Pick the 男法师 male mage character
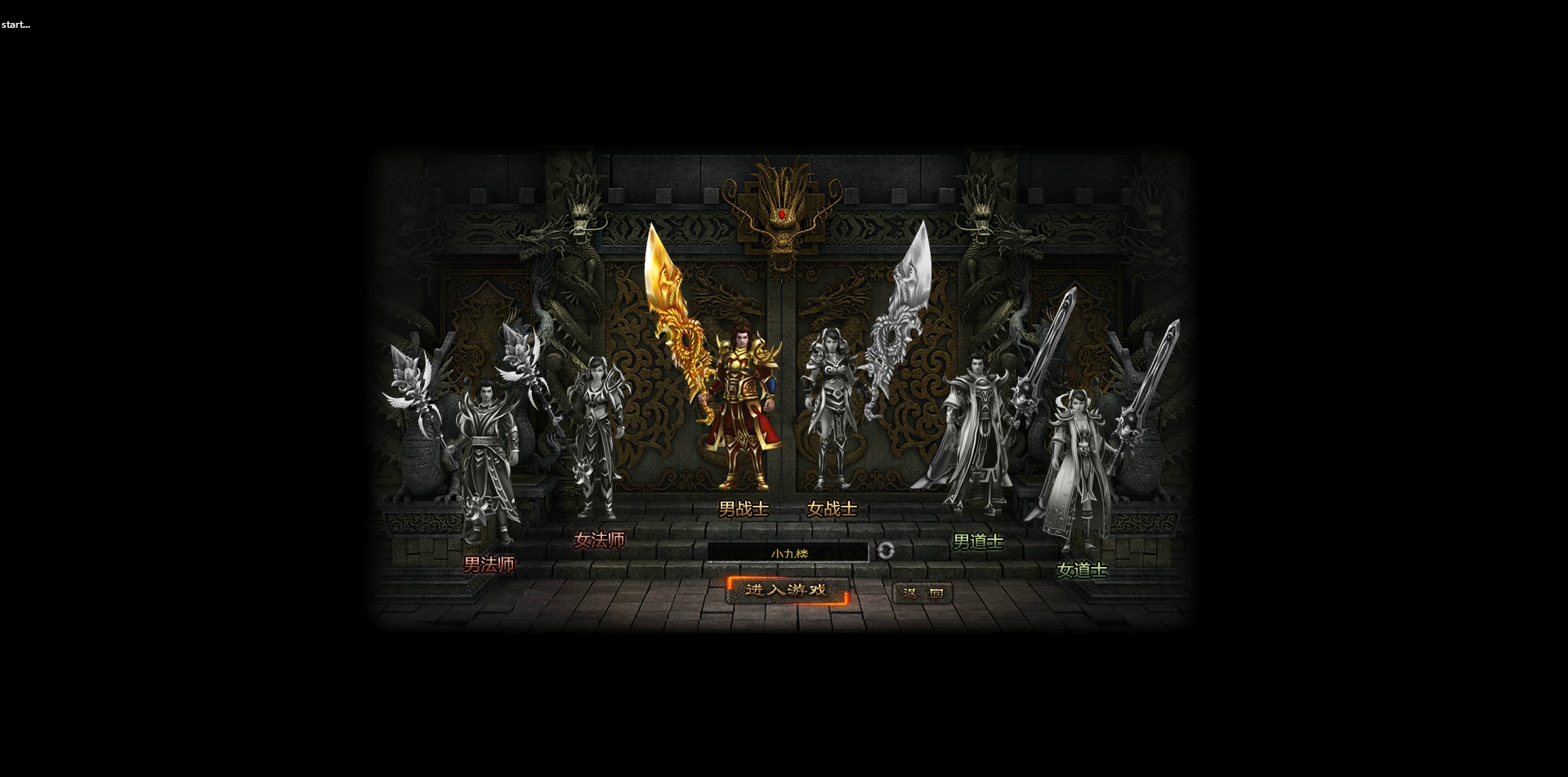Screen dimensions: 1568x777 (x=488, y=458)
